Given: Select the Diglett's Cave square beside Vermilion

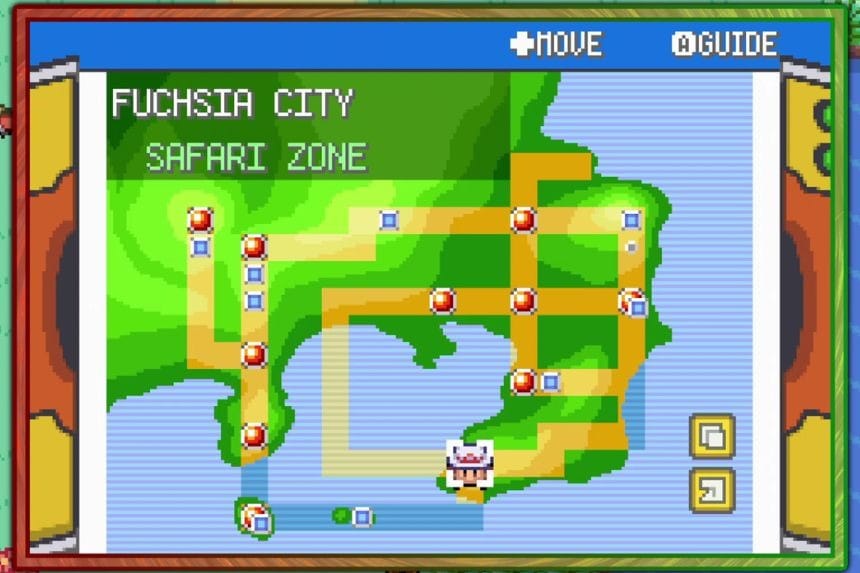Looking at the screenshot, I should click(x=550, y=381).
